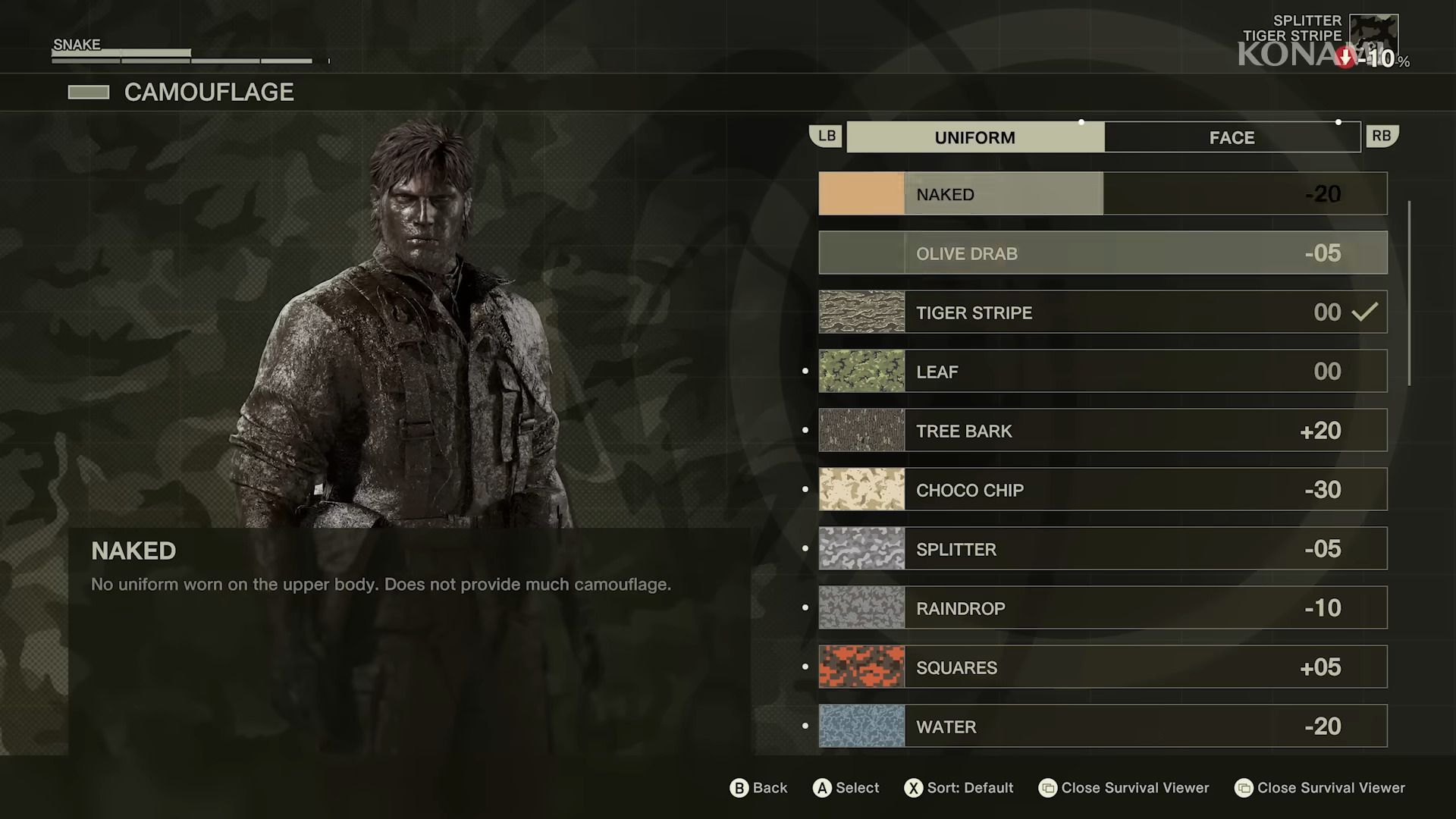Viewport: 1456px width, 819px height.
Task: Select the Leaf camouflage row
Action: coord(1102,371)
